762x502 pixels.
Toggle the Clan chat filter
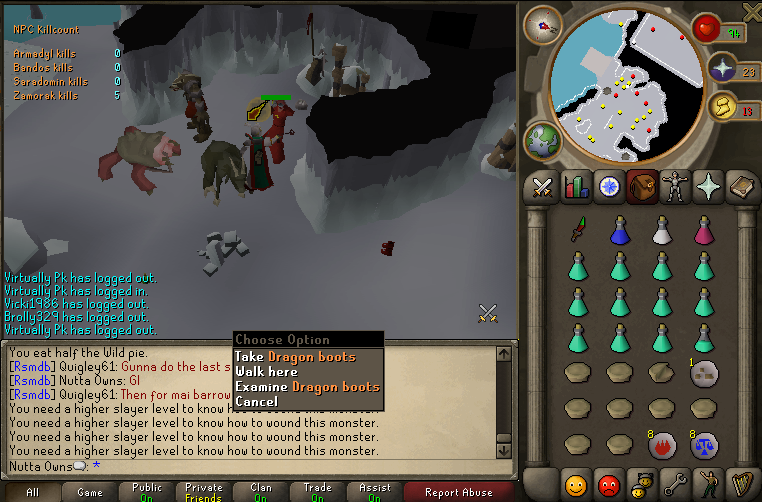261,492
